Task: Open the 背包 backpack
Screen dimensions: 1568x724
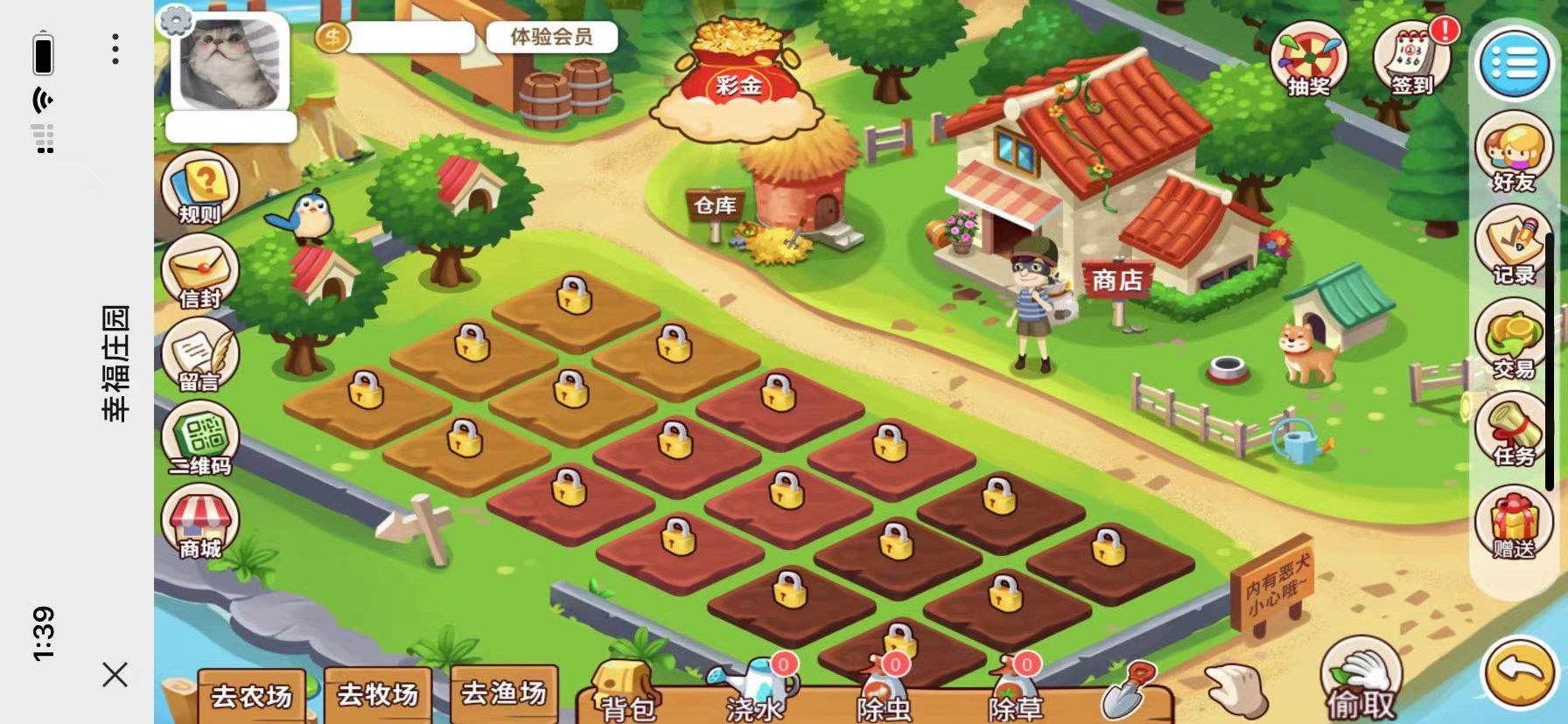Action: pos(626,696)
